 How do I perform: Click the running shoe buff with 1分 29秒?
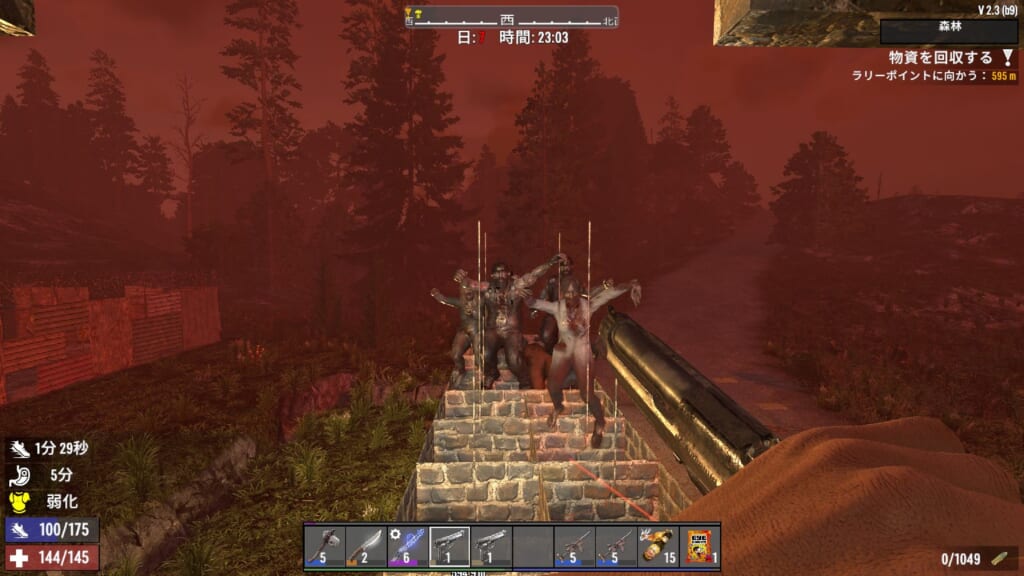[x=21, y=449]
